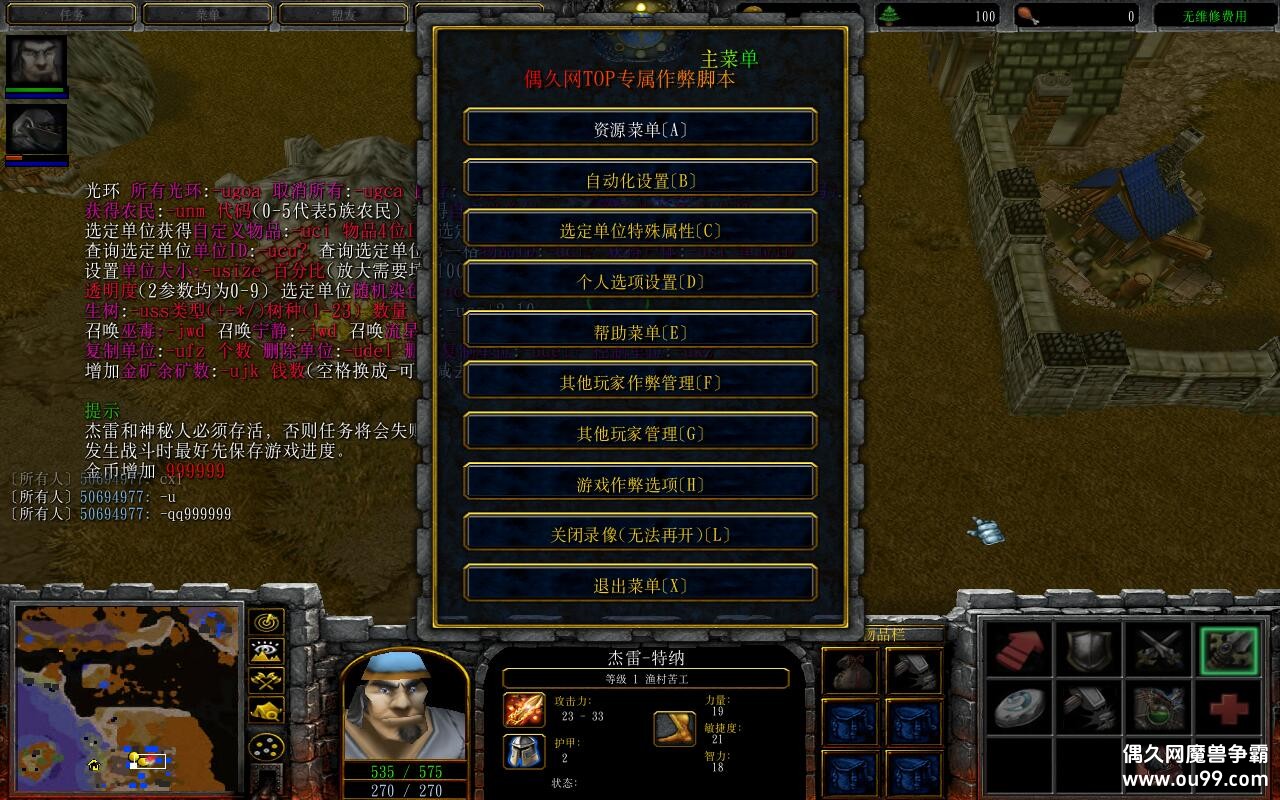Open the 任务 quests menu at top left
This screenshot has width=1280, height=800.
coord(70,15)
